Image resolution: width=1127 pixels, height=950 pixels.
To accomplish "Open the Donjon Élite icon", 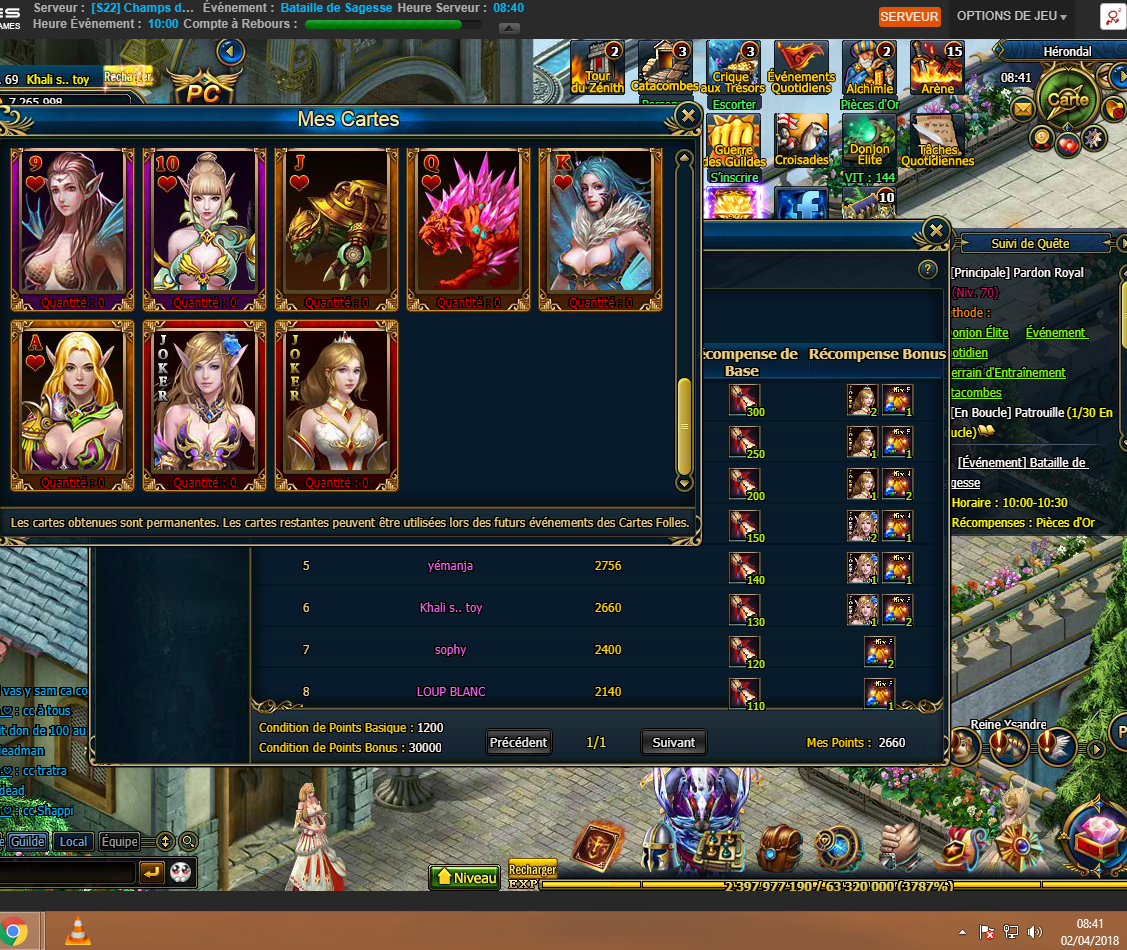I will (x=869, y=142).
